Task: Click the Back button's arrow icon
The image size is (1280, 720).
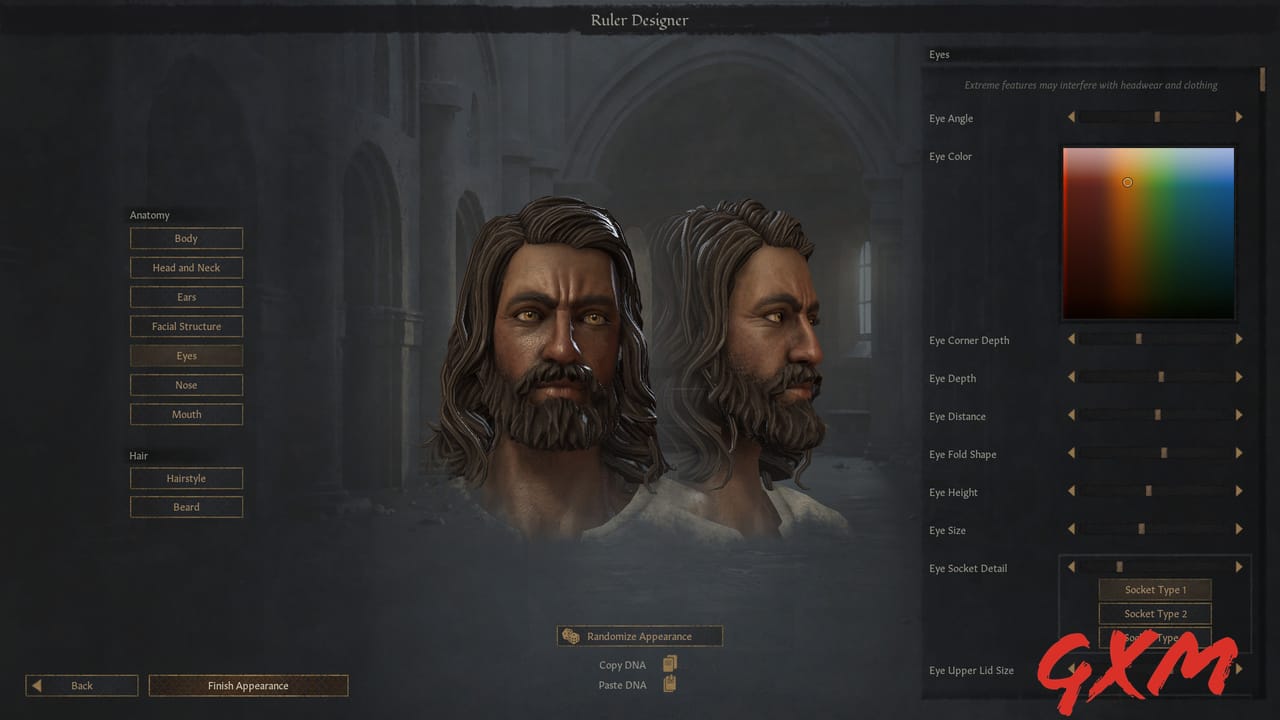Action: coord(38,685)
